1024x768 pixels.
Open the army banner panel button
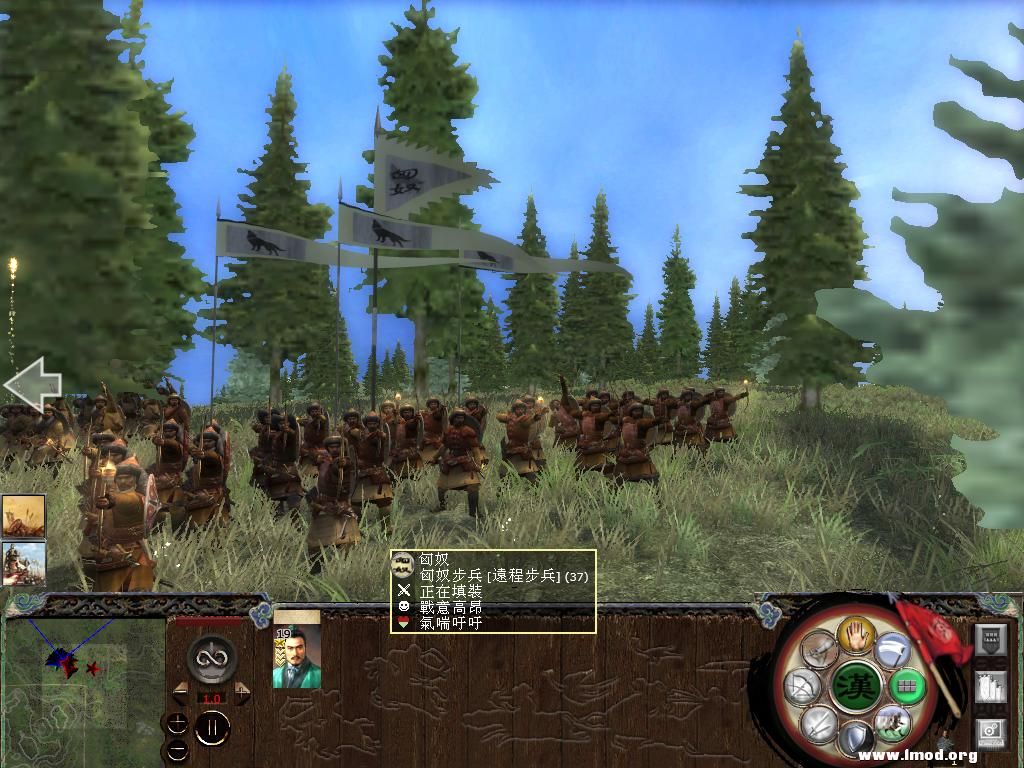tap(991, 638)
